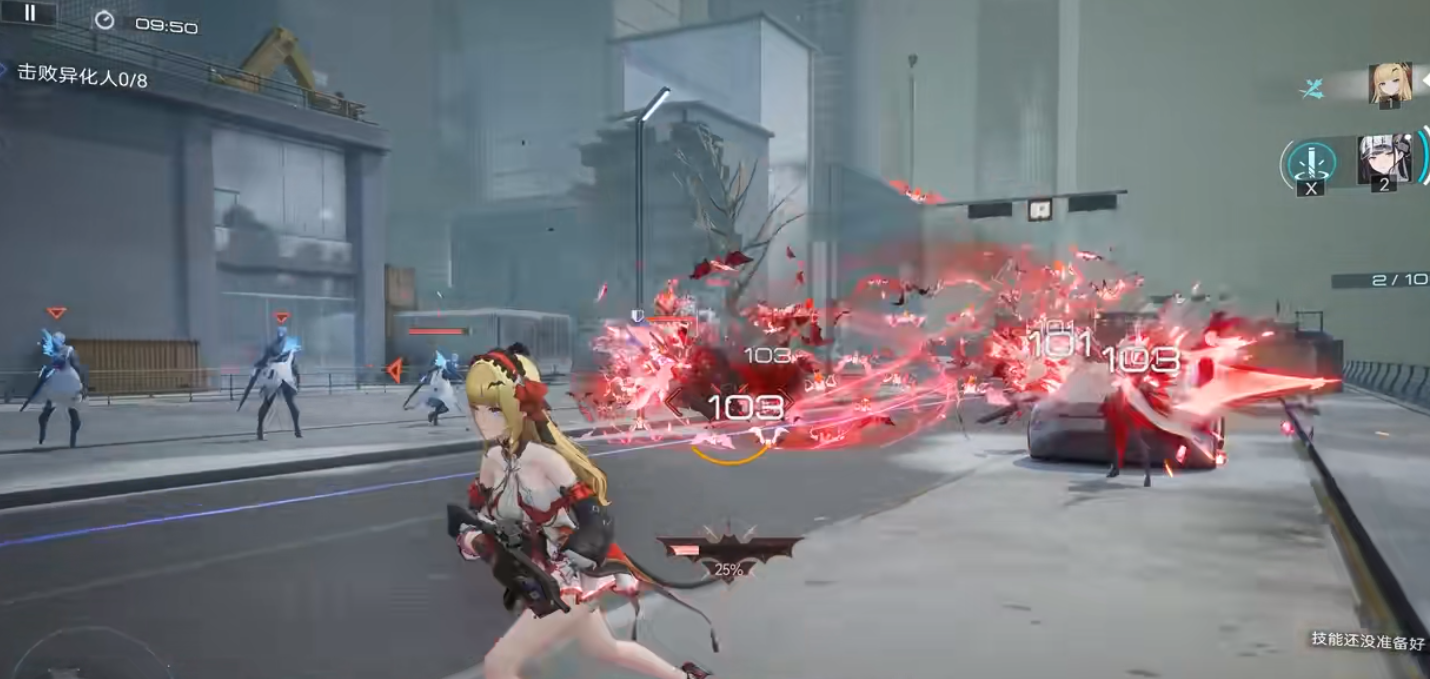Select the 击败异化人 objective tracker
The image size is (1430, 679).
(82, 77)
